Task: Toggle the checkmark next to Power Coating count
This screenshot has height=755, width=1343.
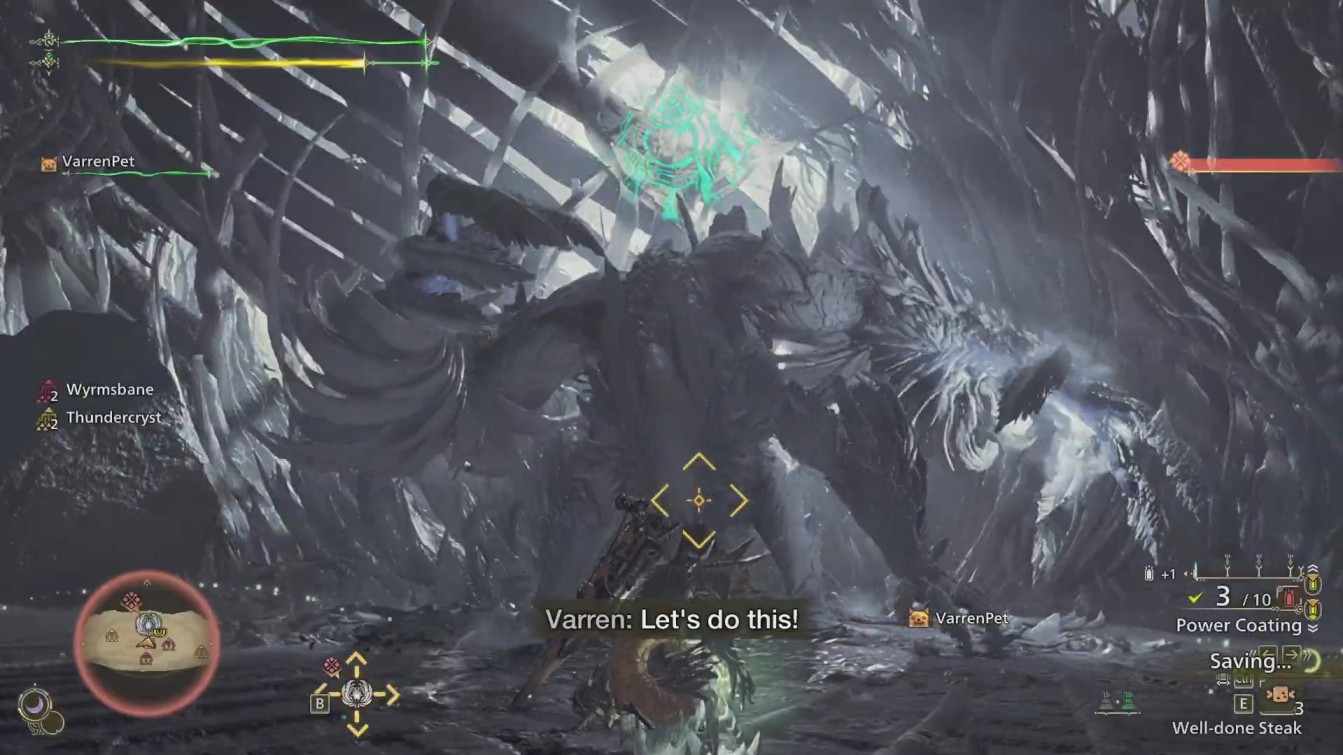Action: pos(1194,599)
